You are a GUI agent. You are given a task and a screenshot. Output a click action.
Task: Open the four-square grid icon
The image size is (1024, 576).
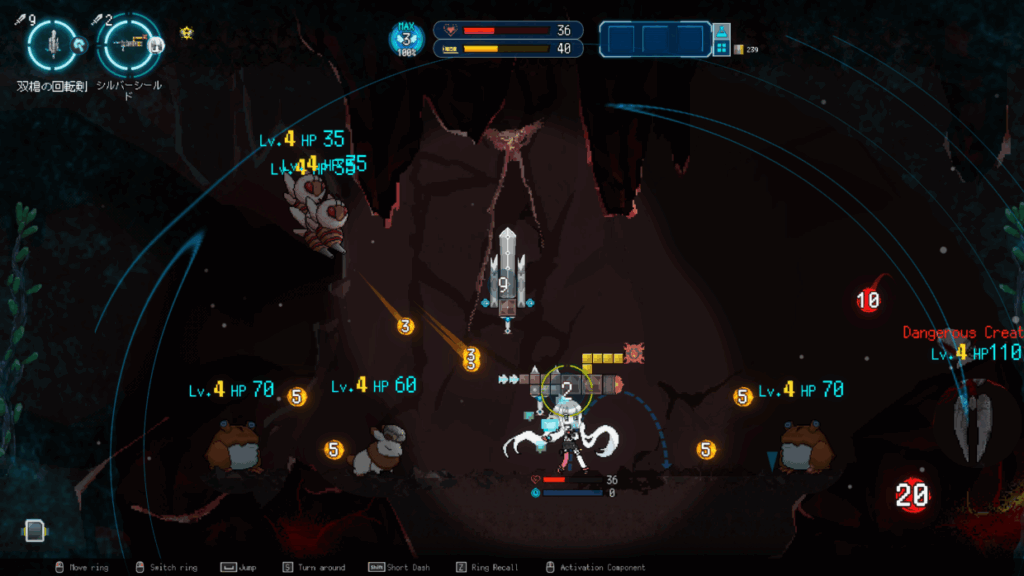point(721,48)
